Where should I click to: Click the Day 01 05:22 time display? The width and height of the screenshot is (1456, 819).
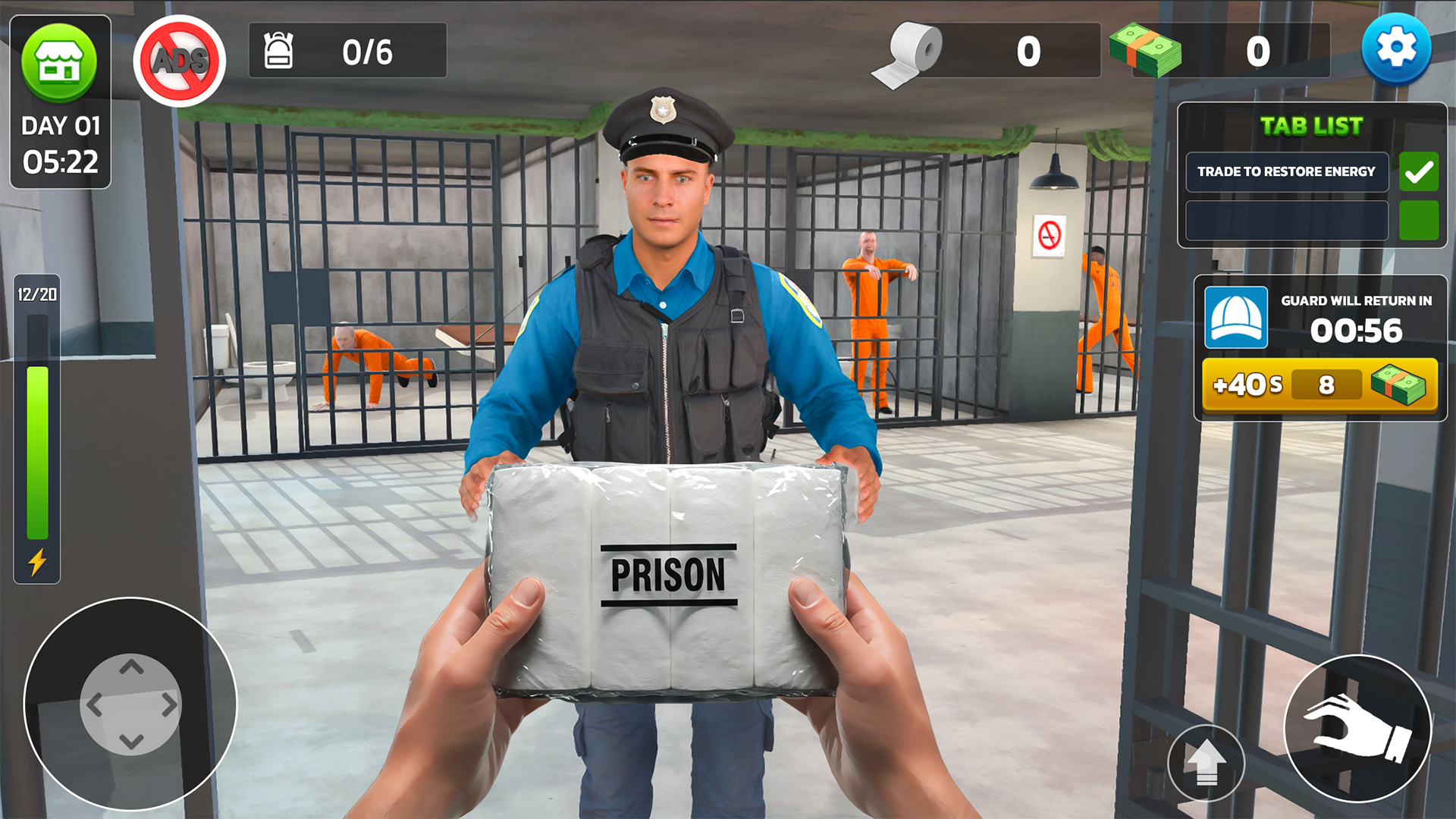pos(61,144)
